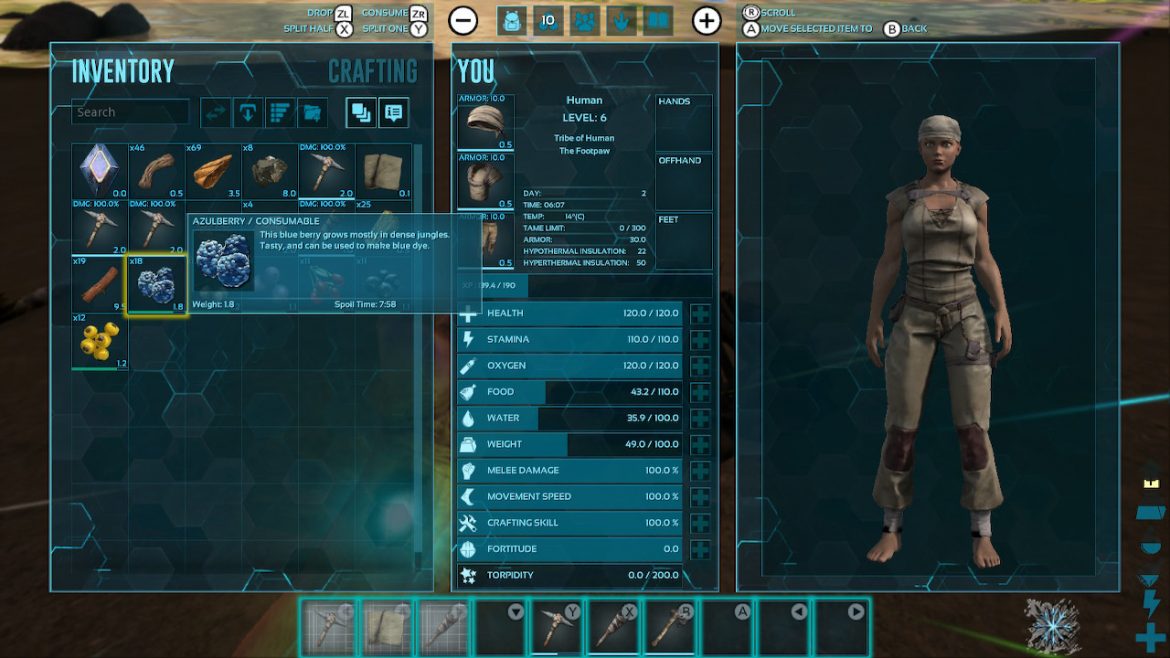Increase the Weight stat with plus button
This screenshot has height=658, width=1170.
click(700, 444)
